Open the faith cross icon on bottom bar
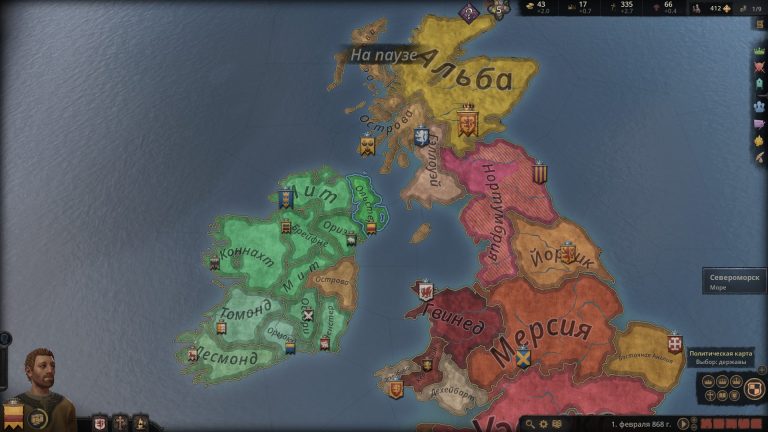The width and height of the screenshot is (768, 432). (120, 423)
